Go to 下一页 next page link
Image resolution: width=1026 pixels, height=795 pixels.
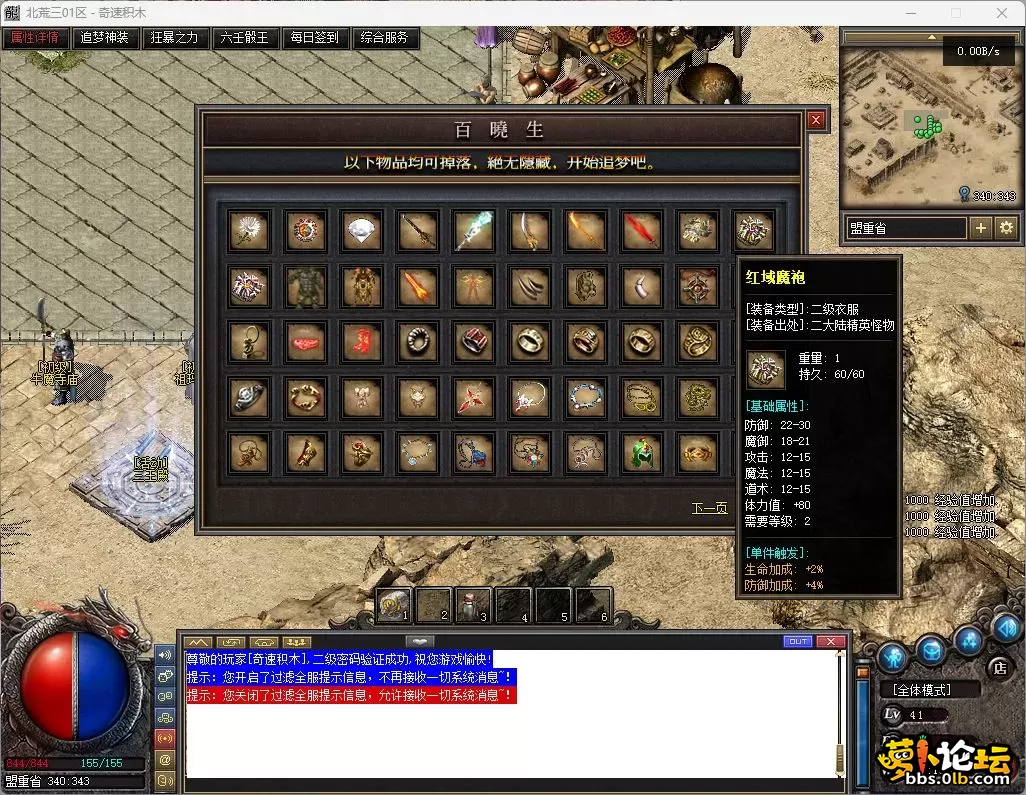[709, 508]
